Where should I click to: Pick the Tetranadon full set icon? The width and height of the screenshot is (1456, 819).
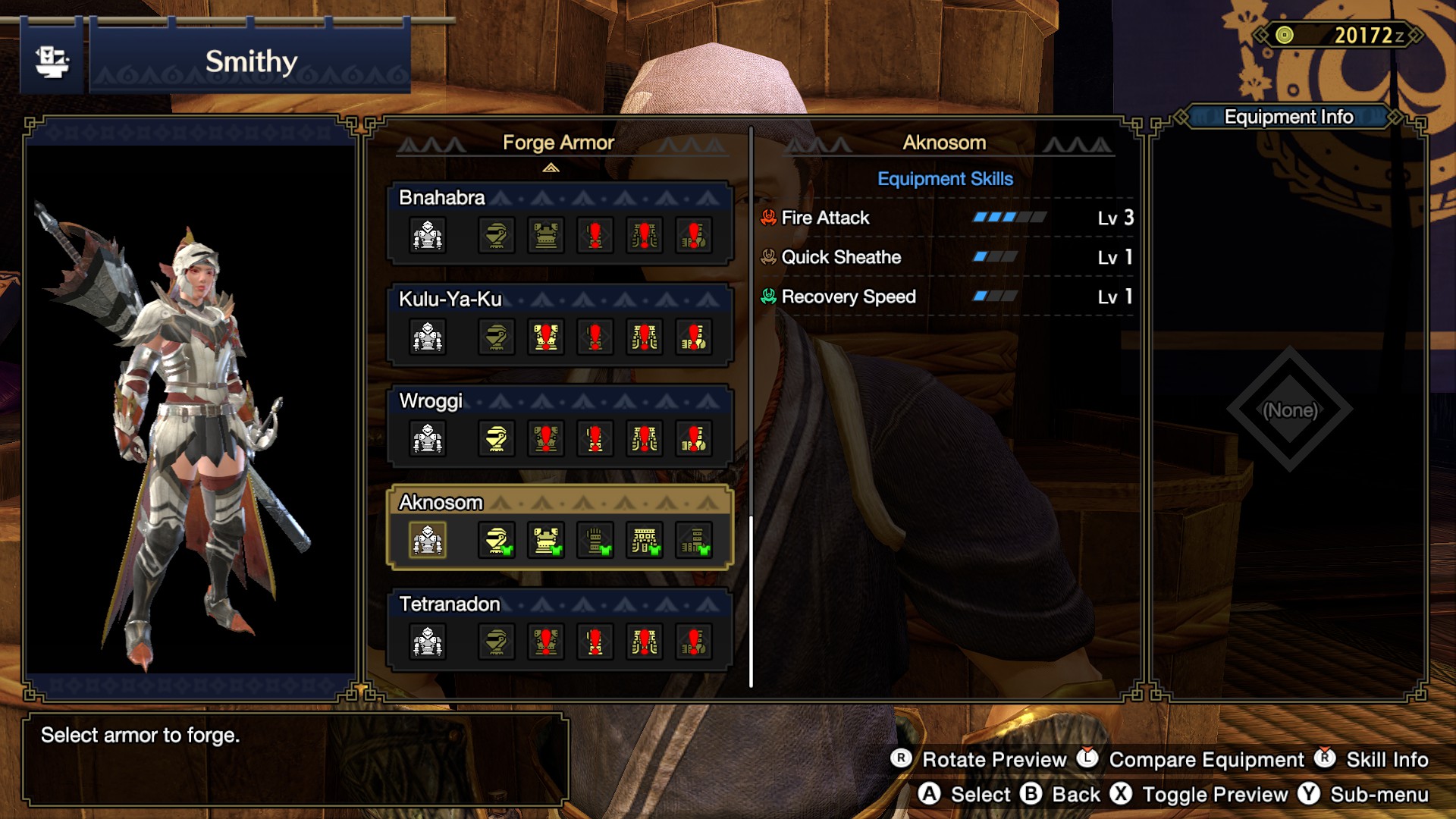click(x=428, y=642)
